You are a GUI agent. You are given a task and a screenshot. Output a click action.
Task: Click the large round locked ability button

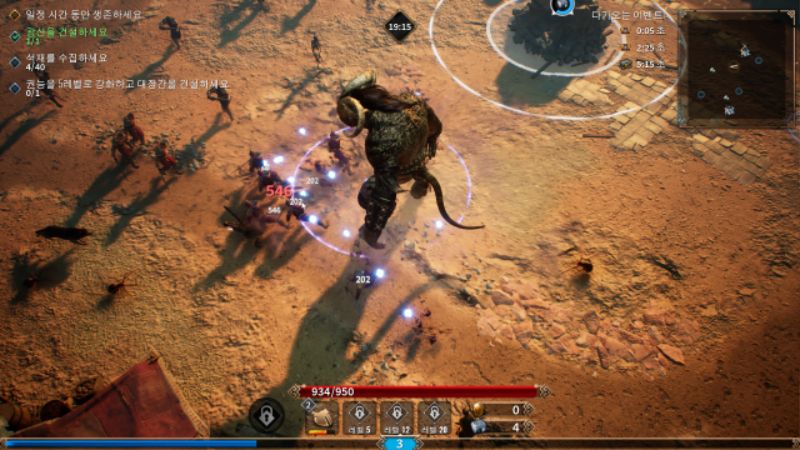266,414
